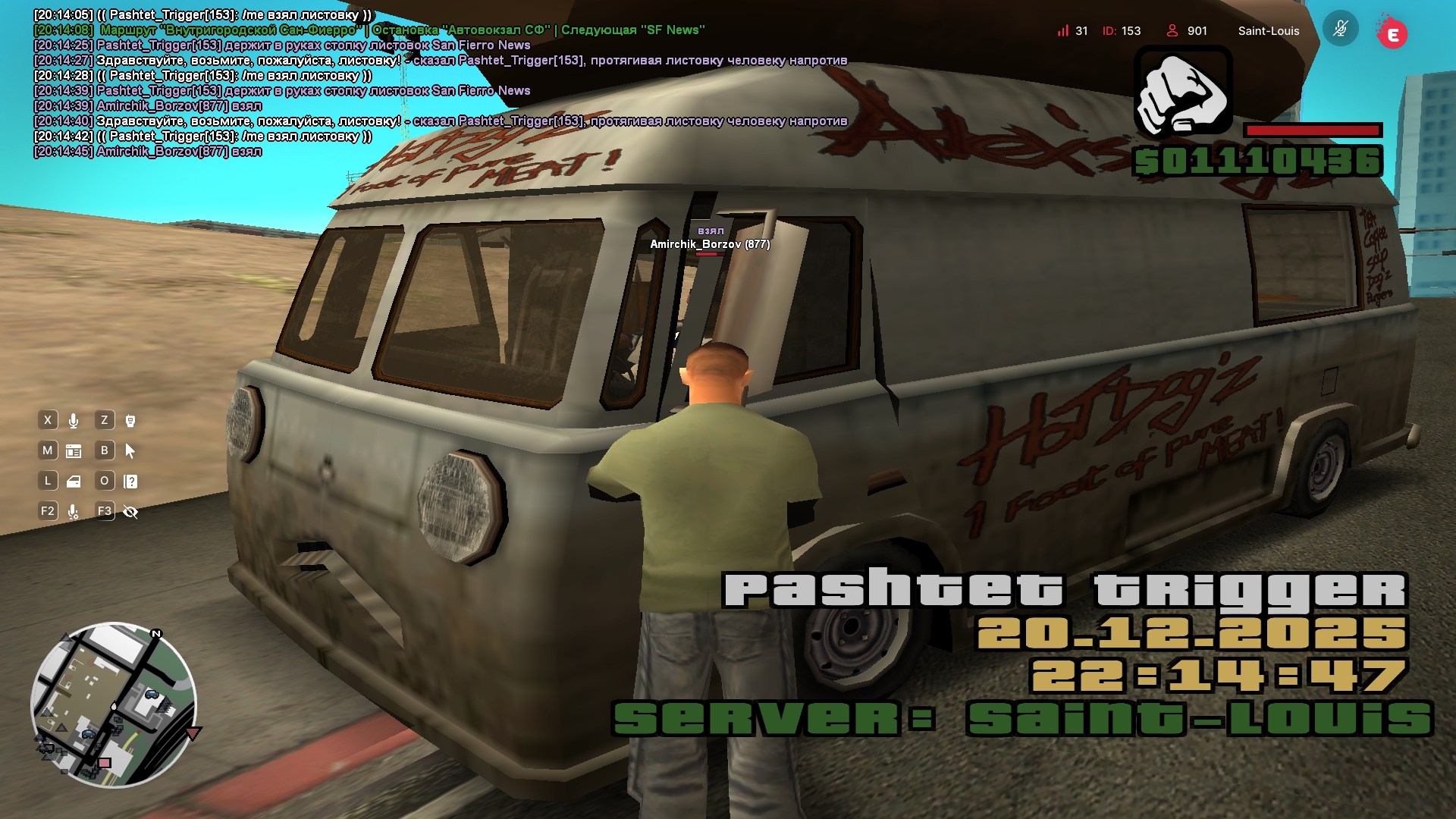Open the menu window panel icon
This screenshot has width=1456, height=819.
point(74,451)
